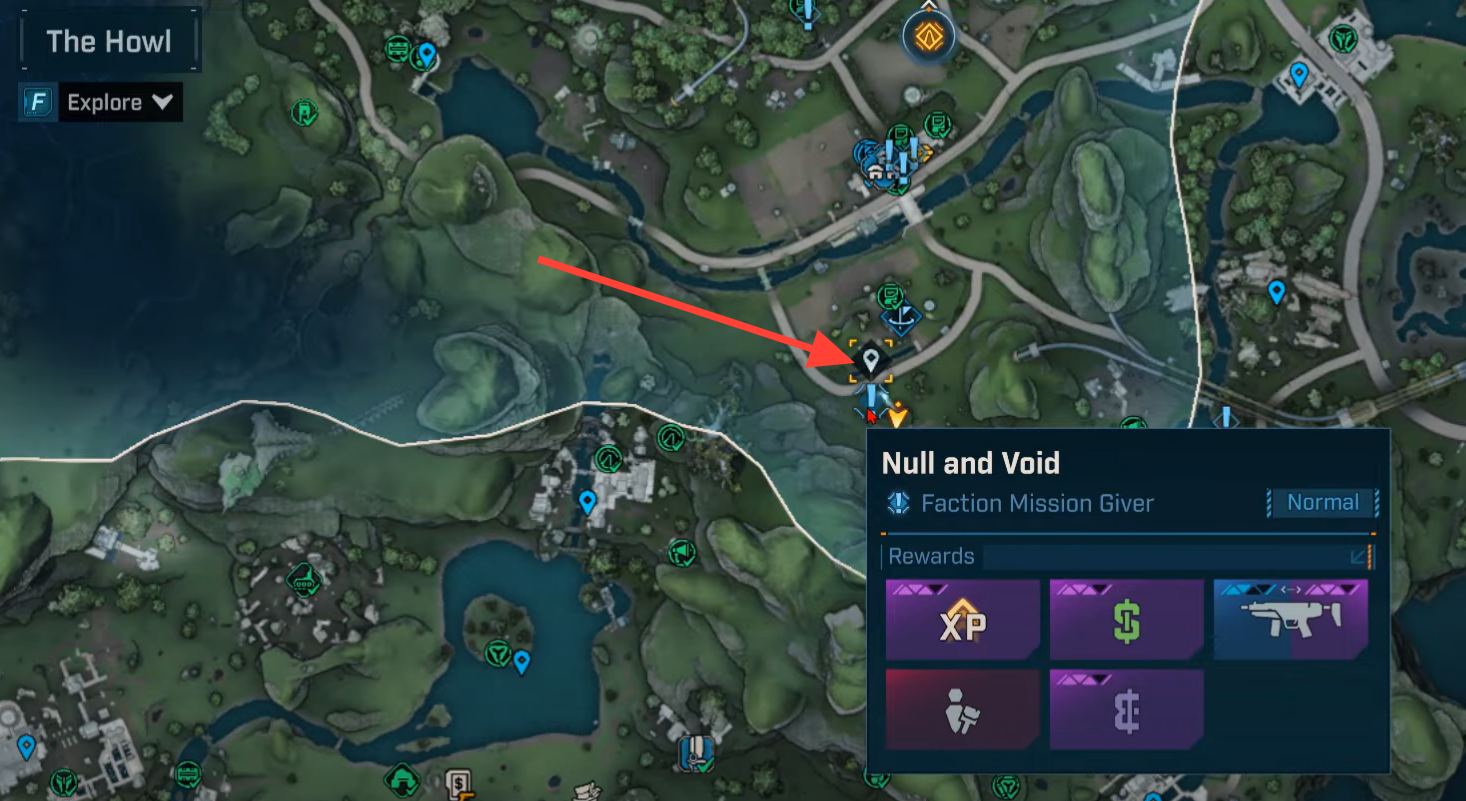
Task: Choose the blue flag map marker
Action: [902, 319]
